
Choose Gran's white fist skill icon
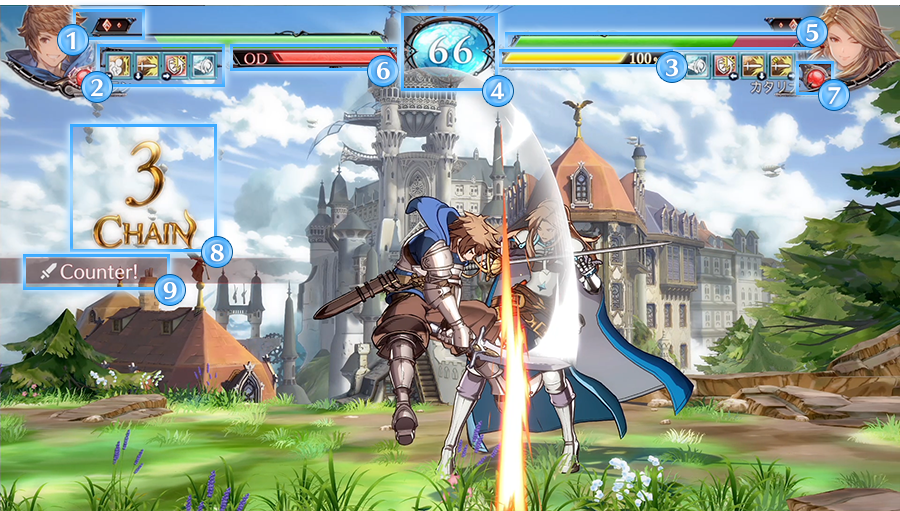[203, 65]
